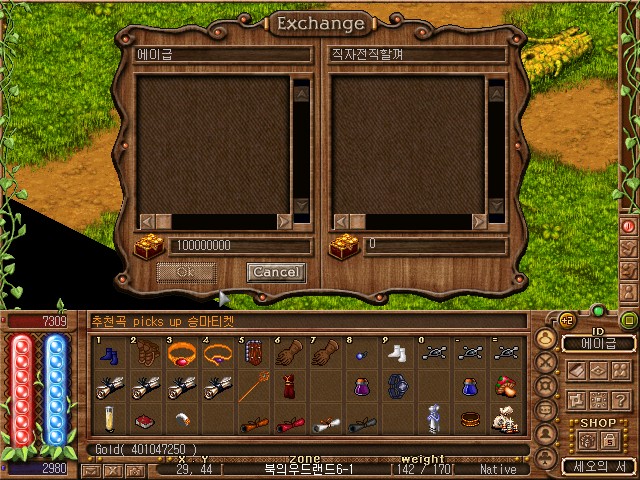Viewport: 640px width, 480px height.
Task: Click the right arrow under your exchange grid
Action: 284,221
